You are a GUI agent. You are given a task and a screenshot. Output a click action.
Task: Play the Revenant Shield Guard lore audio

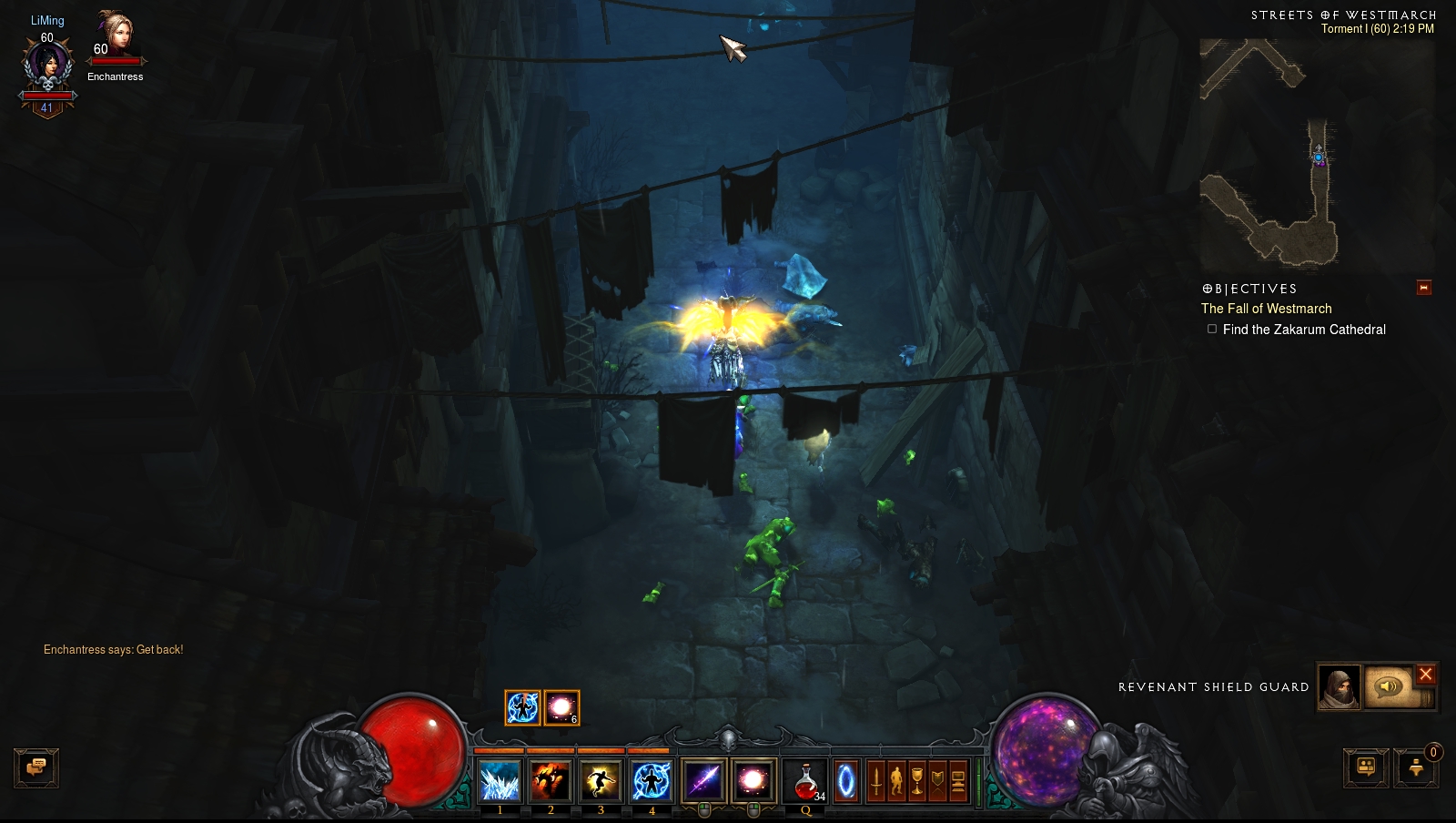click(x=1390, y=686)
